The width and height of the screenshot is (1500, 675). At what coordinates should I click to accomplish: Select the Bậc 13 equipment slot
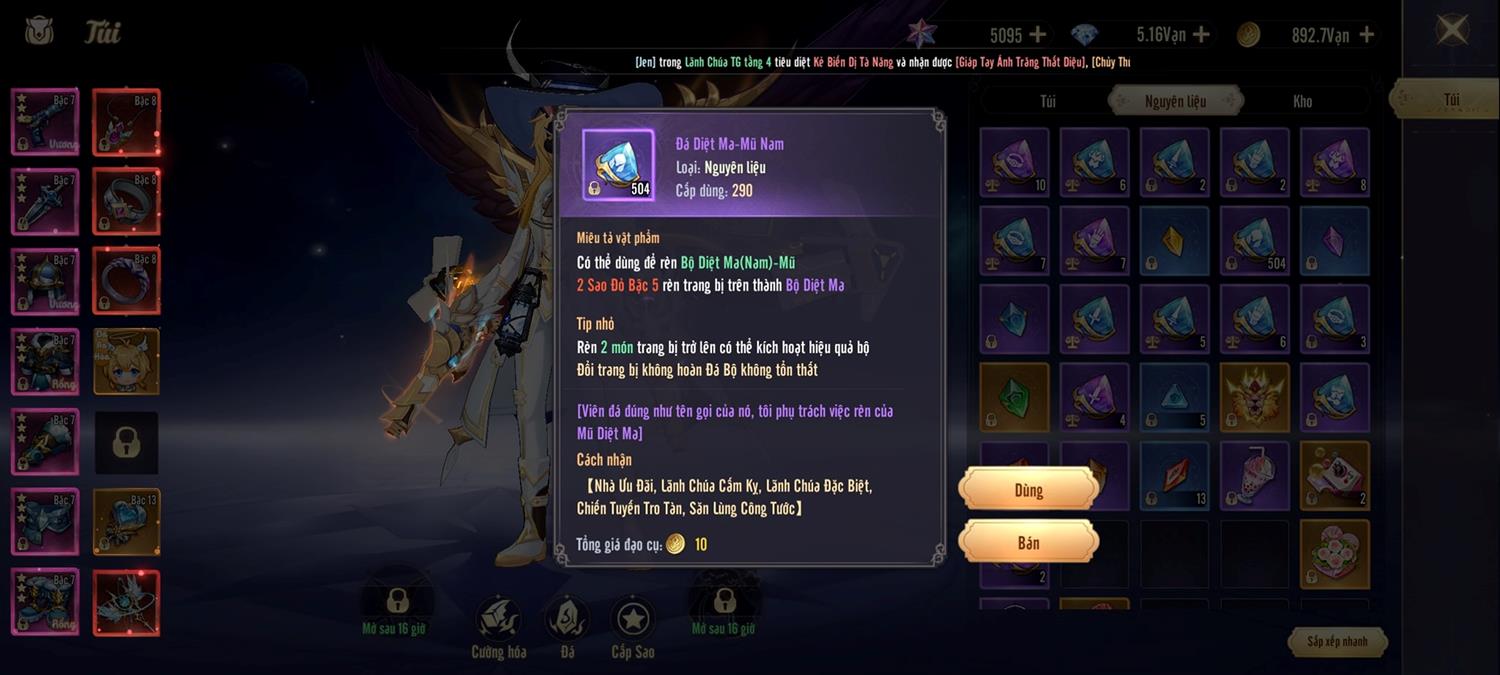tap(127, 521)
